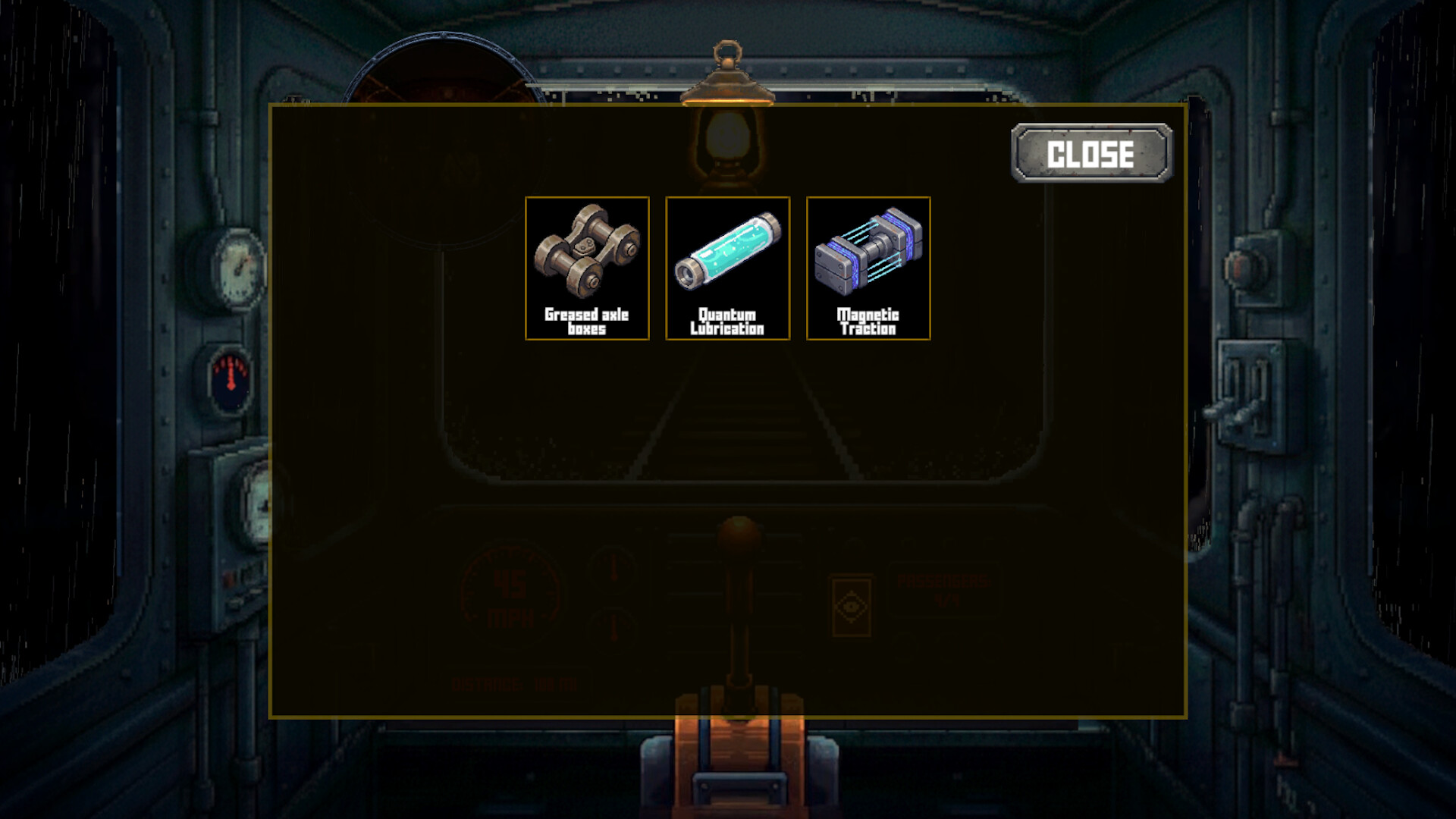Select the Magnetic Traction card frame

click(x=869, y=267)
